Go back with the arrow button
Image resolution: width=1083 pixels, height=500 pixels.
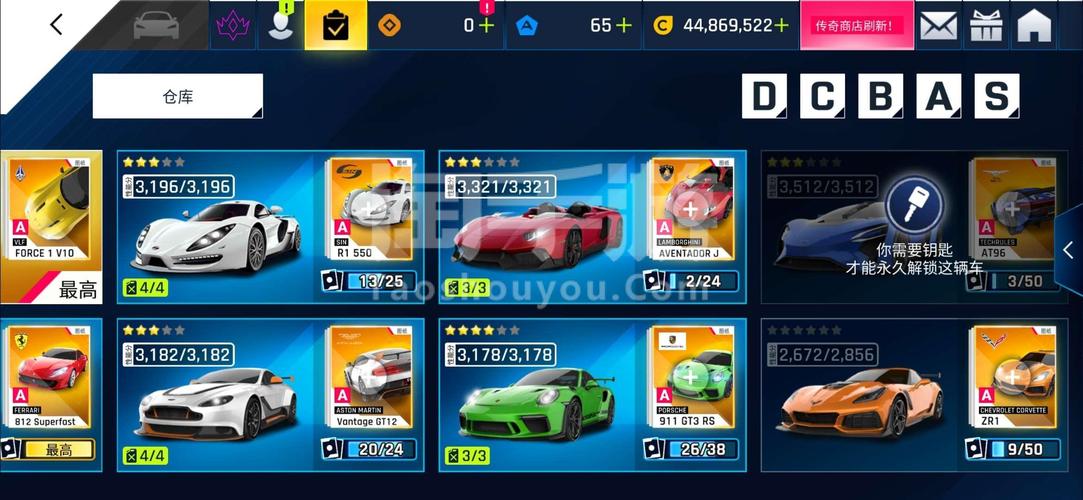(56, 25)
